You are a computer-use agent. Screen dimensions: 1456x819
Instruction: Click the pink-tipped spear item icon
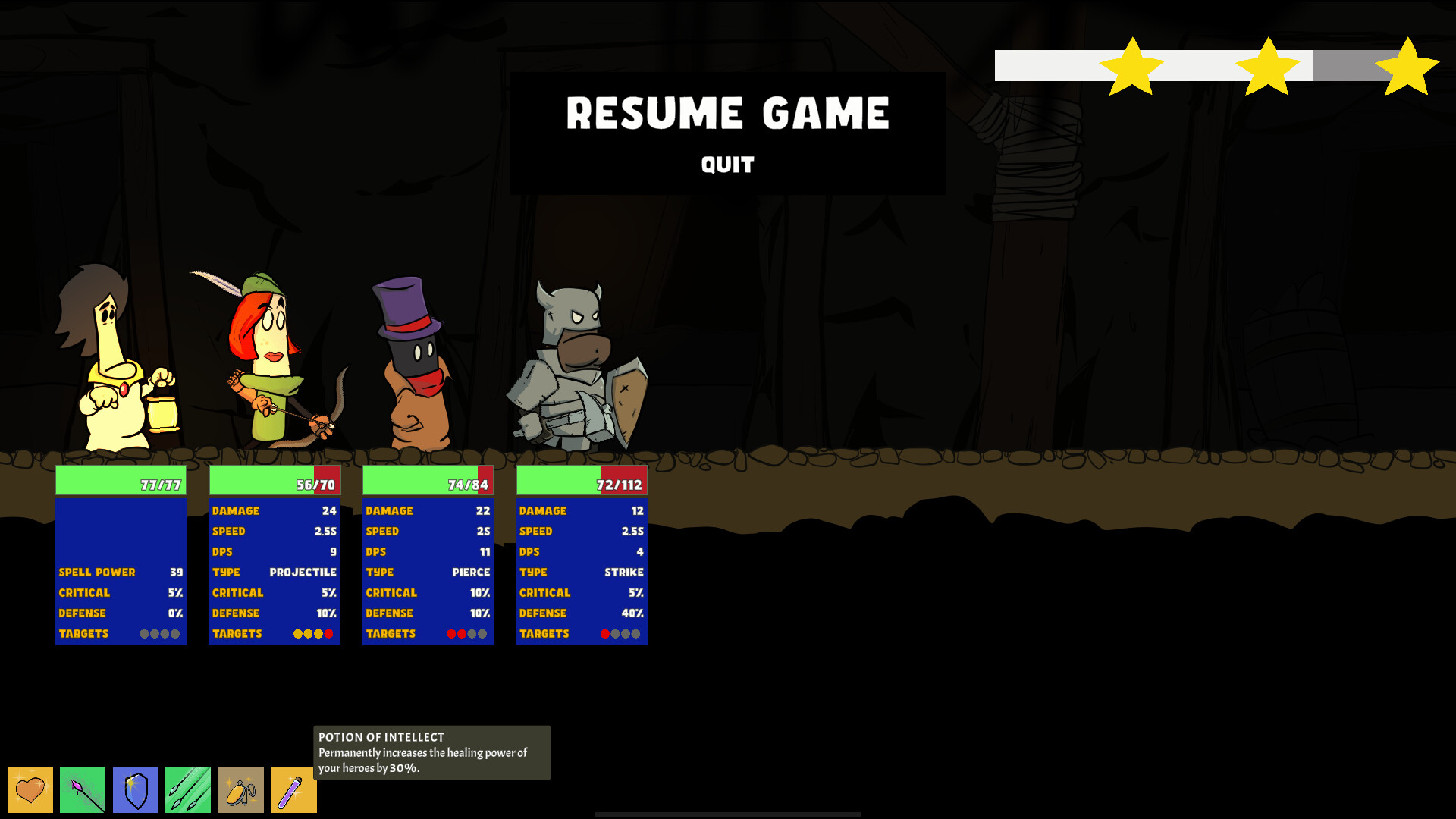coord(83,789)
